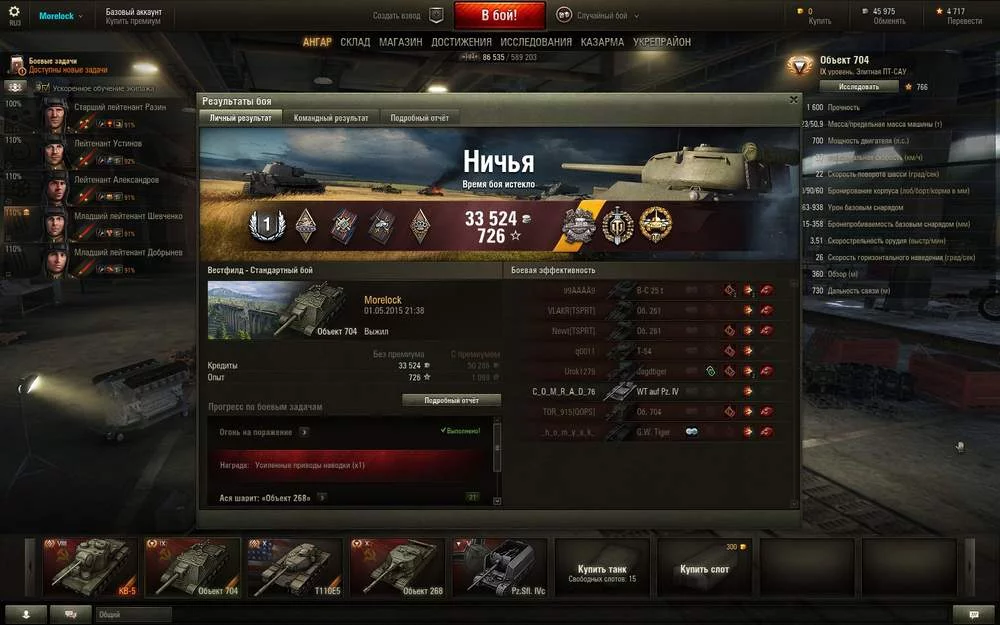Click the red "В бой!" battle button
This screenshot has height=625, width=1000.
point(499,16)
